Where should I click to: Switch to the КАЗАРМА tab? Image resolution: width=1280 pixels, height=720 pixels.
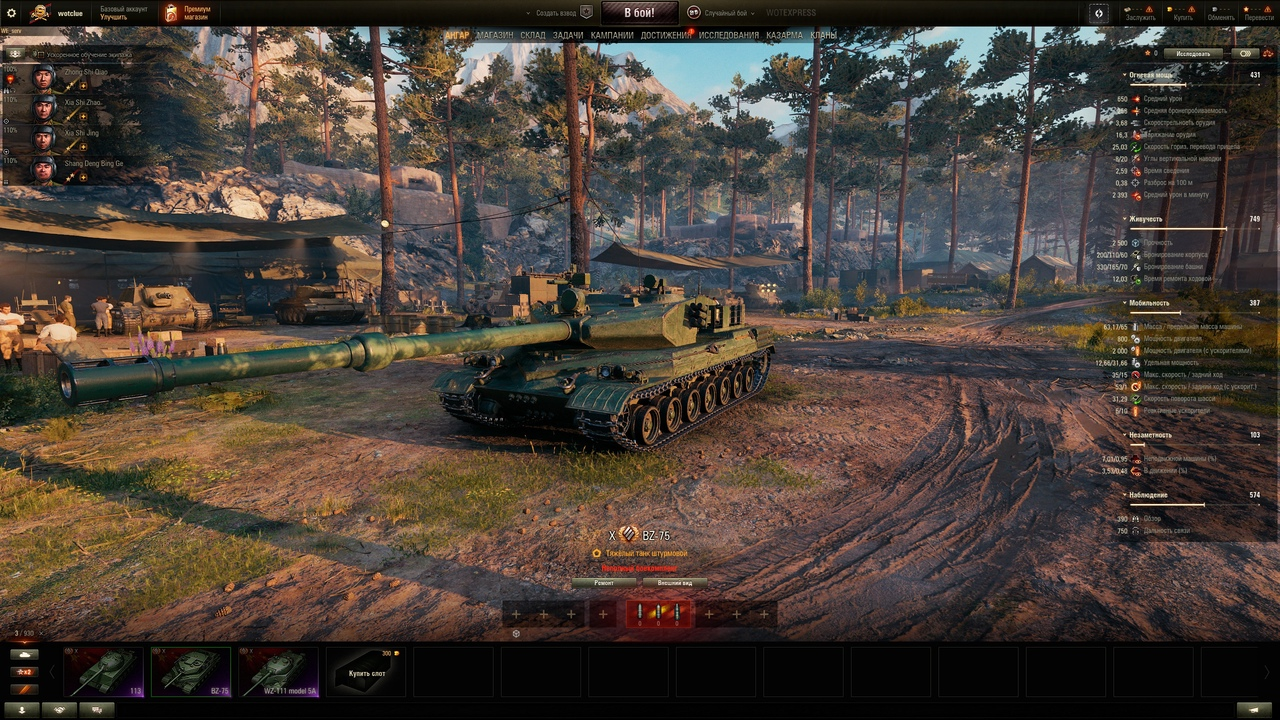point(784,35)
